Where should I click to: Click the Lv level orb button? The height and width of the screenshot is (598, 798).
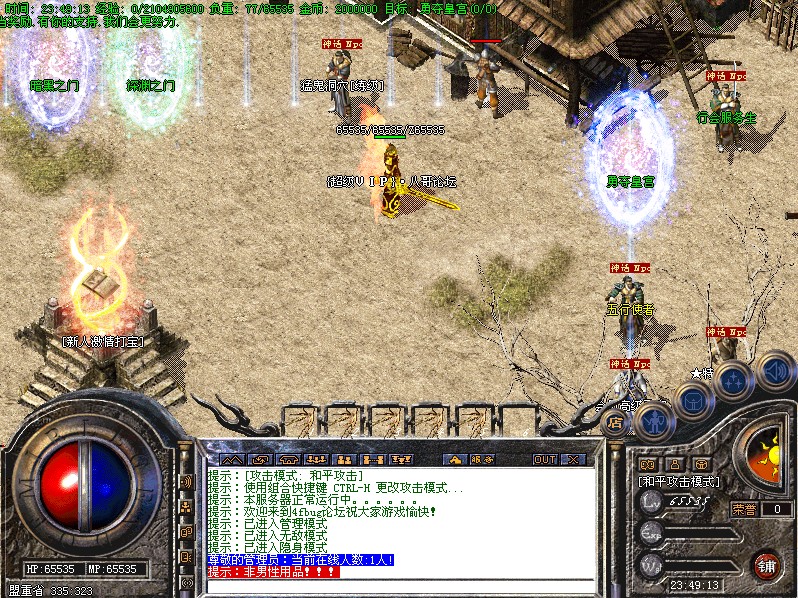click(x=652, y=504)
